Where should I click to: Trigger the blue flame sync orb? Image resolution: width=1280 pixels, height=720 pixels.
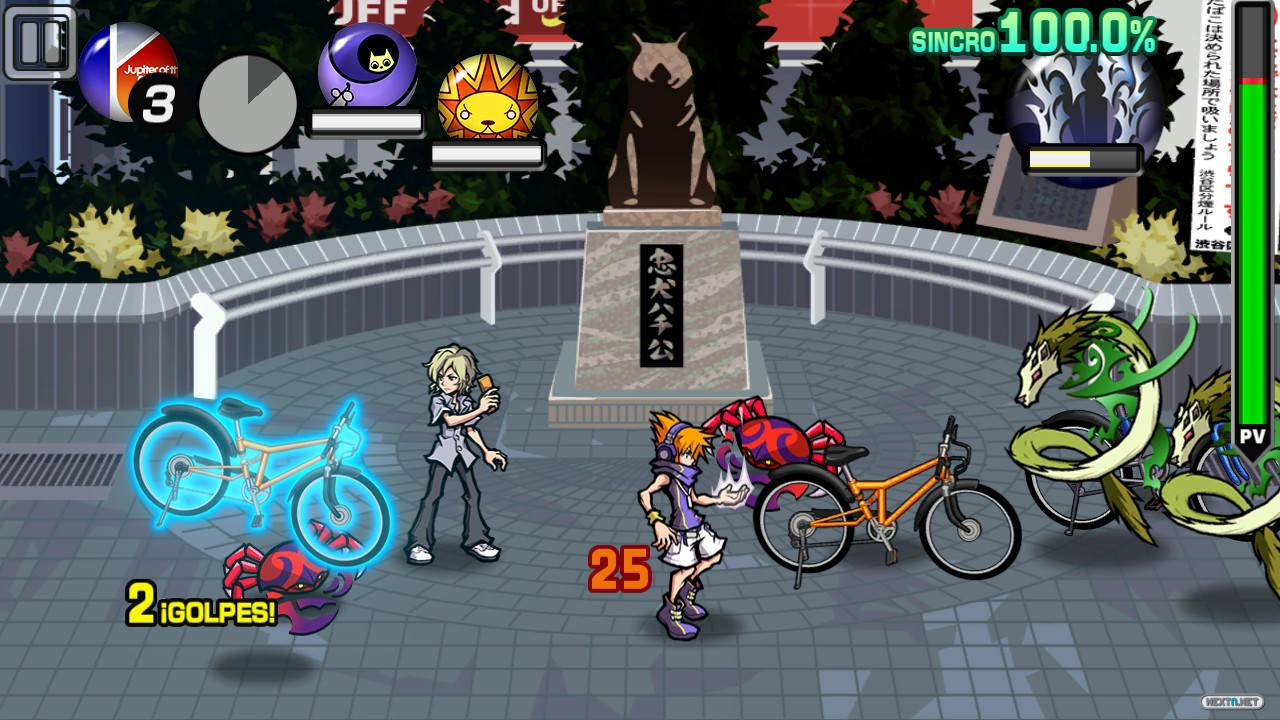click(x=1084, y=102)
